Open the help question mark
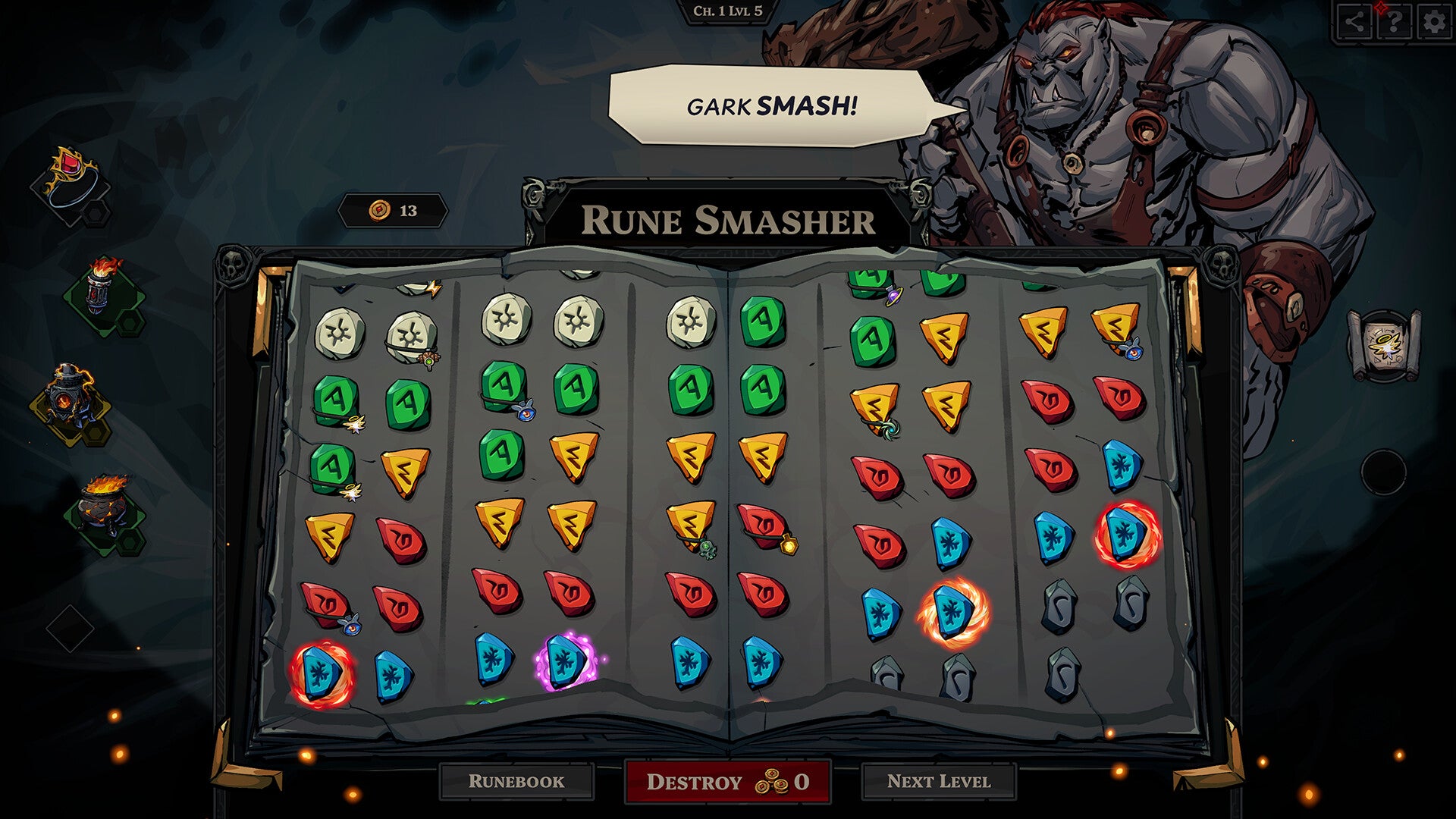Screen dimensions: 1456x819 [1394, 22]
